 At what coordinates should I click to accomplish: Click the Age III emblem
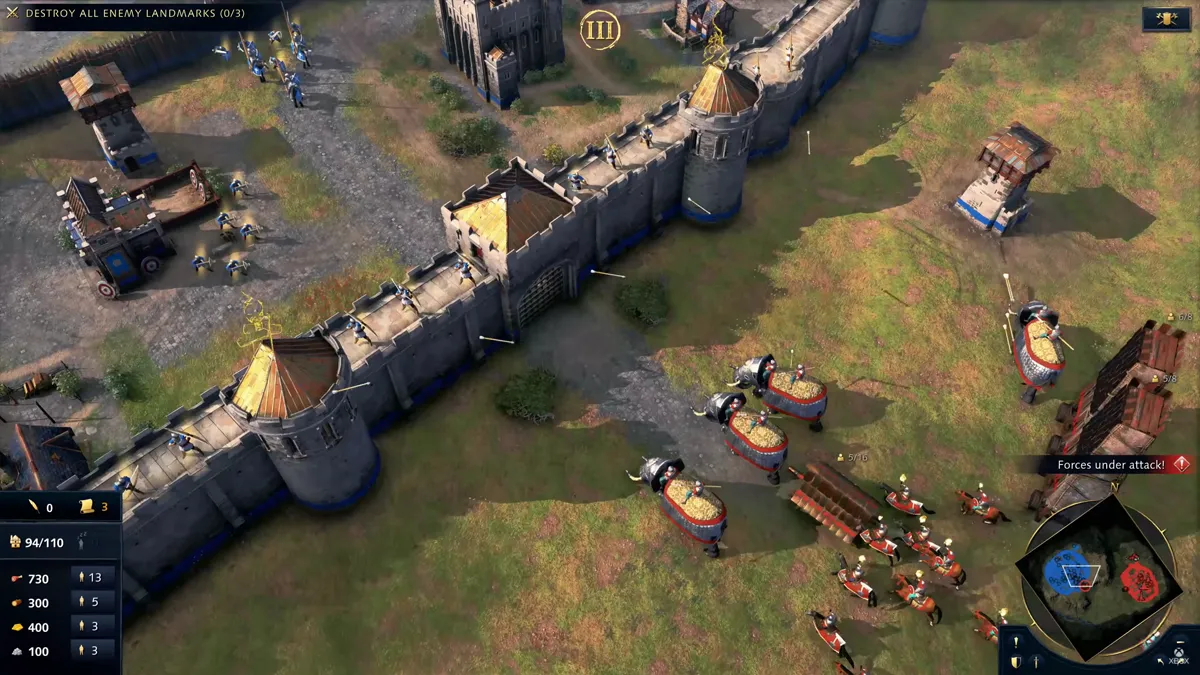tap(600, 30)
